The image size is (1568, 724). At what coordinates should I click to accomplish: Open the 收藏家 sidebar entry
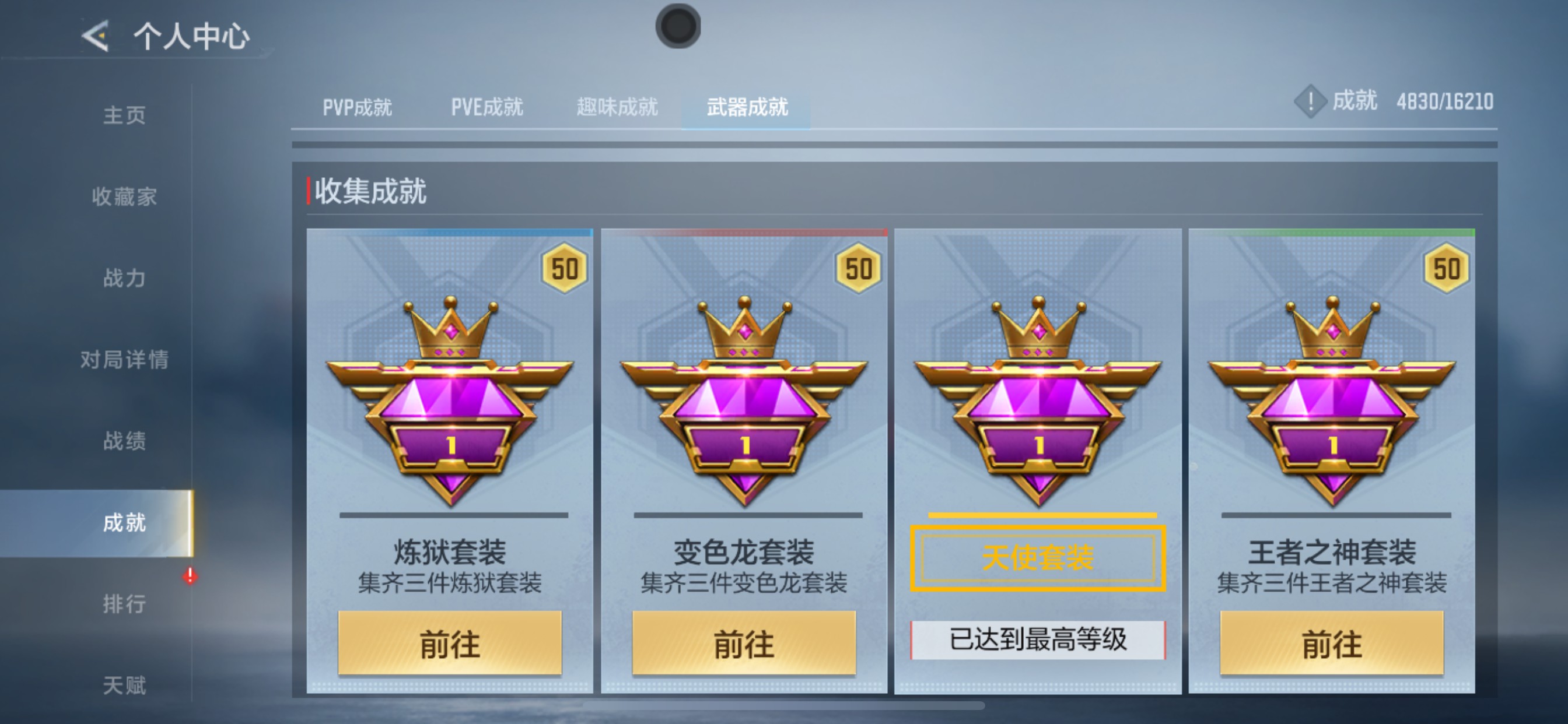[127, 197]
